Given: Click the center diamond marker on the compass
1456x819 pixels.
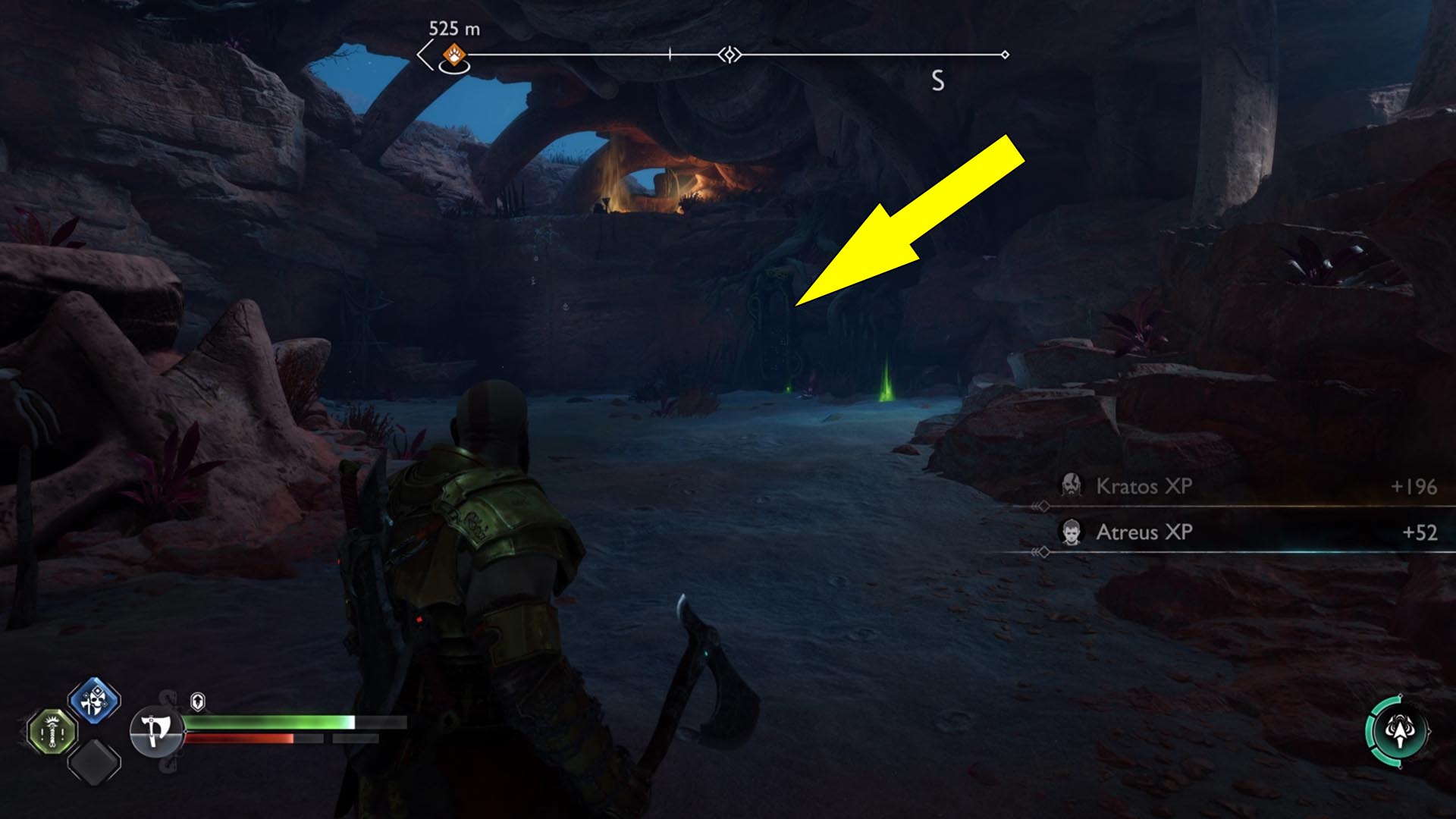Looking at the screenshot, I should click(x=730, y=55).
